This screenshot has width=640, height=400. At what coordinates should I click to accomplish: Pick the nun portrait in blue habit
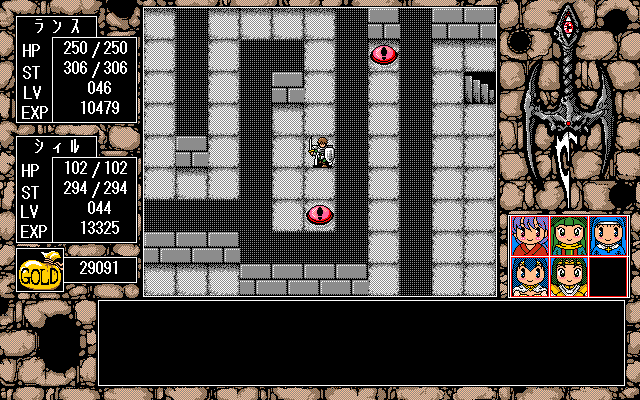coord(608,235)
